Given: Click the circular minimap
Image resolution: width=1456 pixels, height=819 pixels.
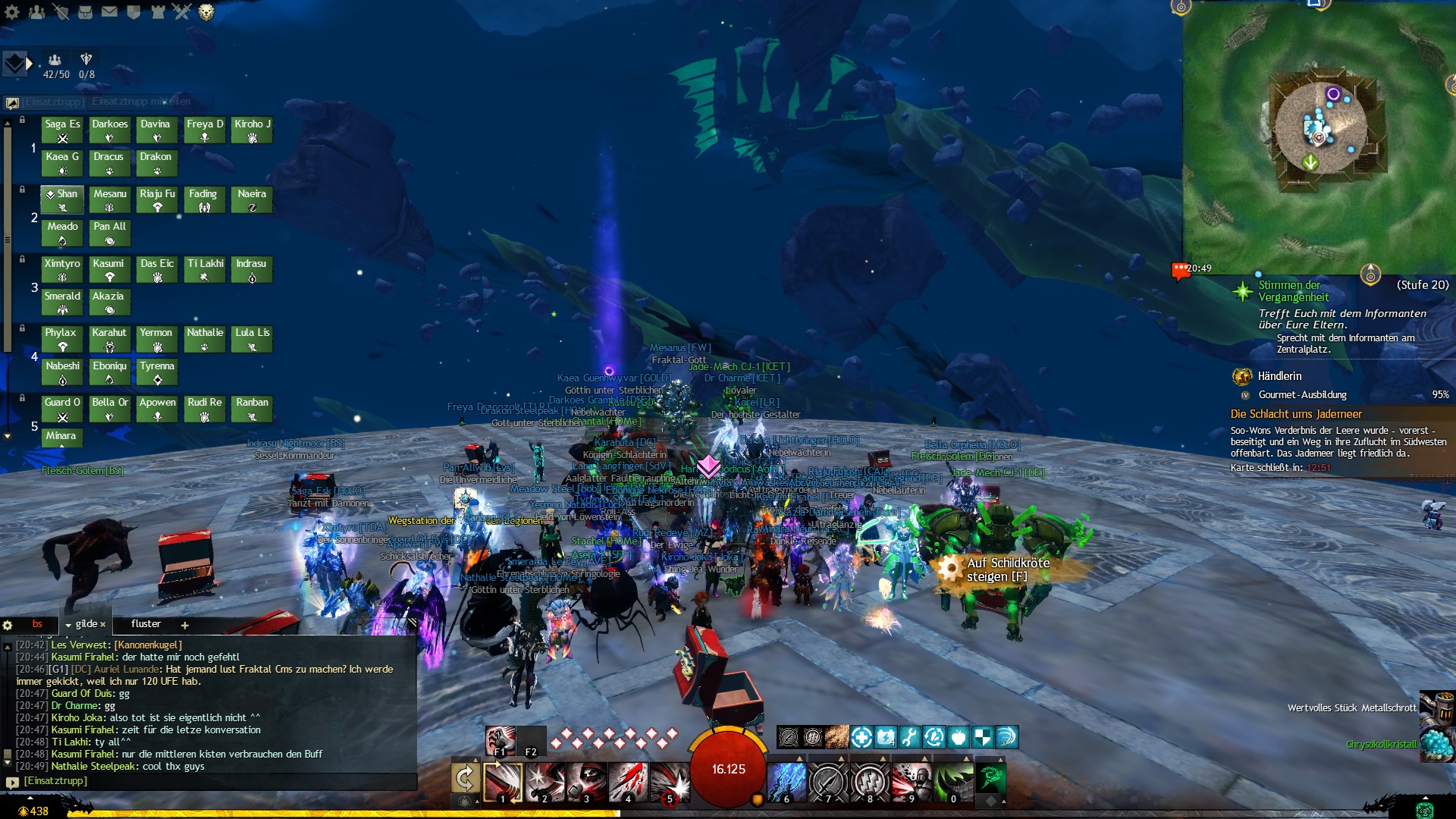Looking at the screenshot, I should tap(1320, 127).
